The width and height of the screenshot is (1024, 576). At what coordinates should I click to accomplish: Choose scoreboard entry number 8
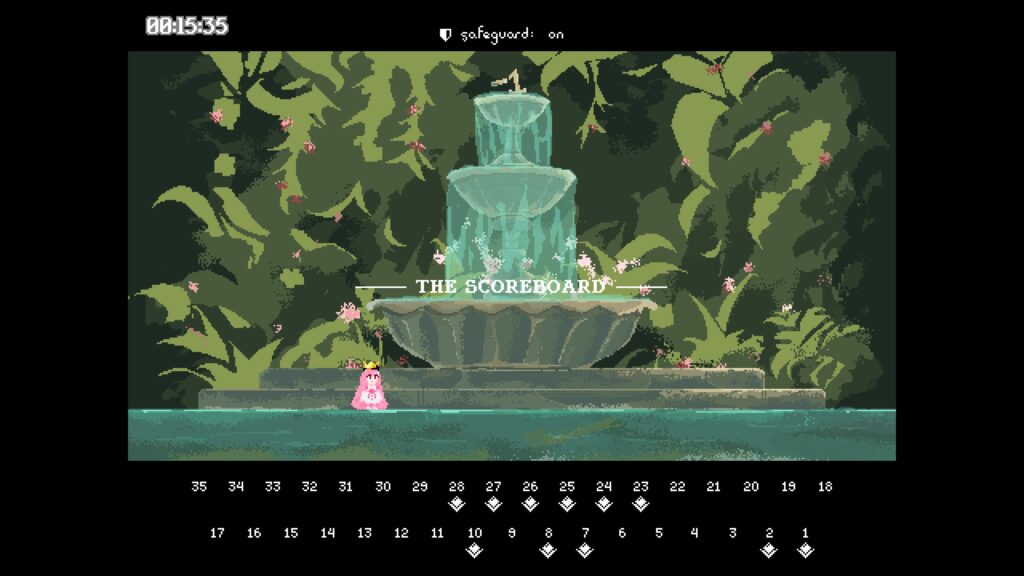coord(548,533)
